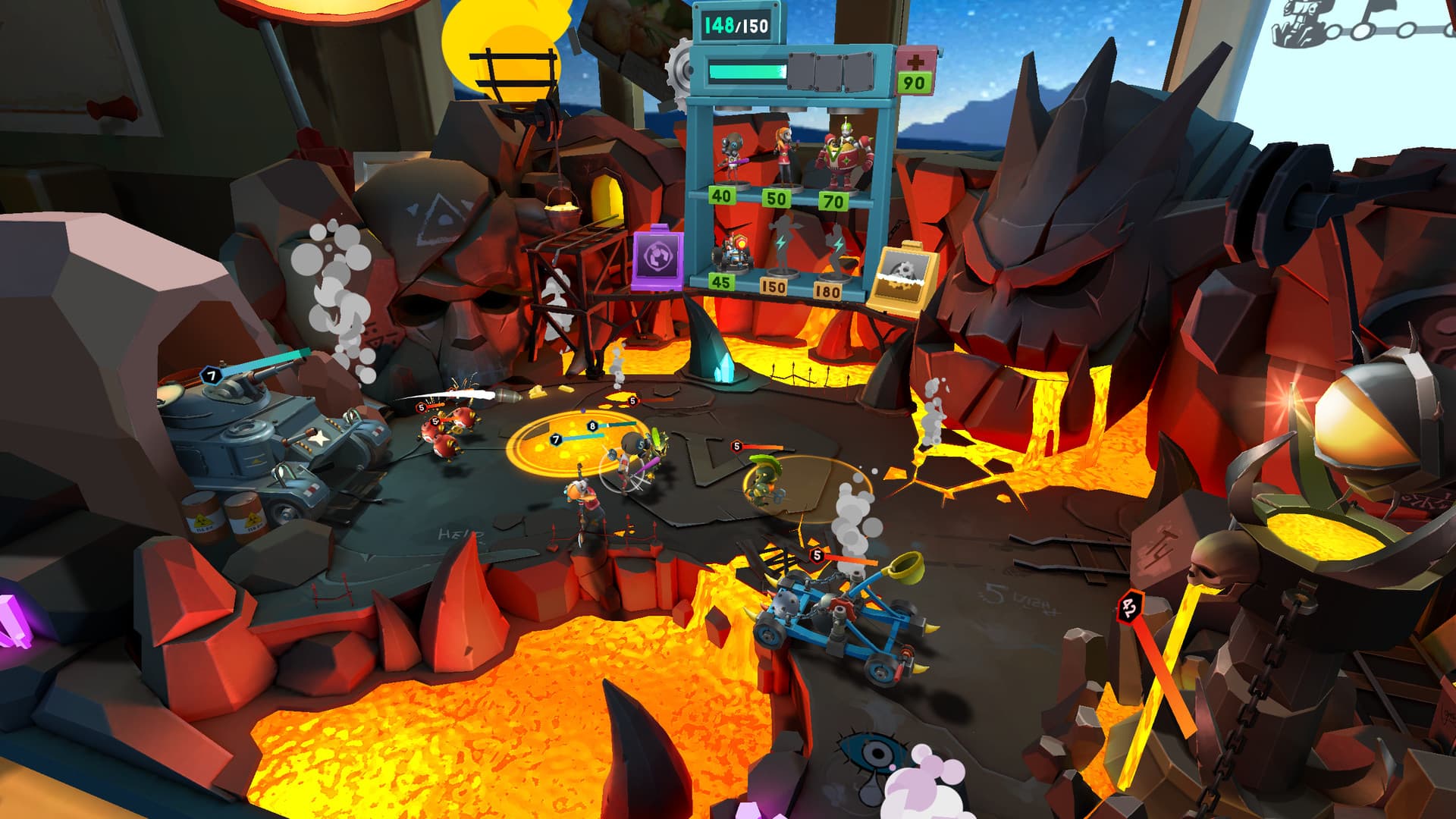1456x819 pixels.
Task: Click the 148/150 currency counter display
Action: coord(735,25)
